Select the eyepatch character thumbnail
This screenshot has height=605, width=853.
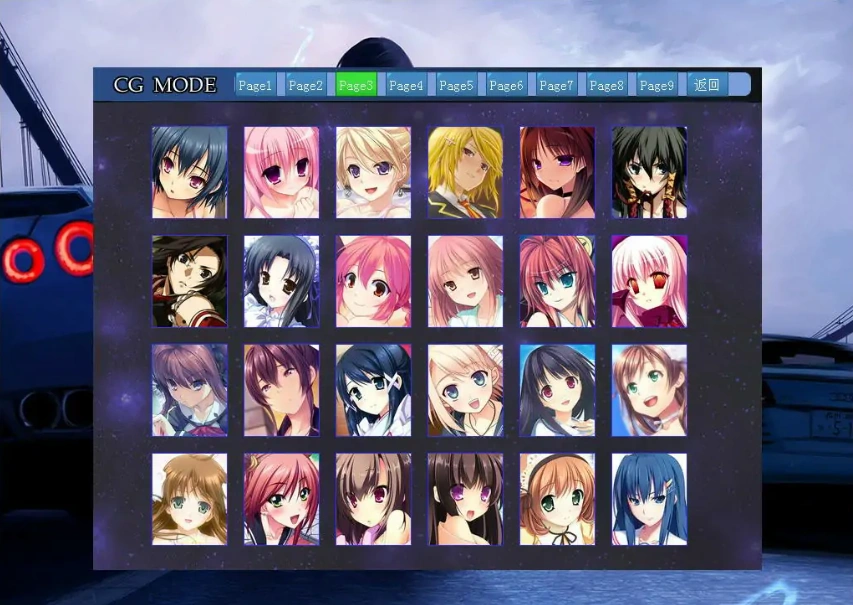190,281
